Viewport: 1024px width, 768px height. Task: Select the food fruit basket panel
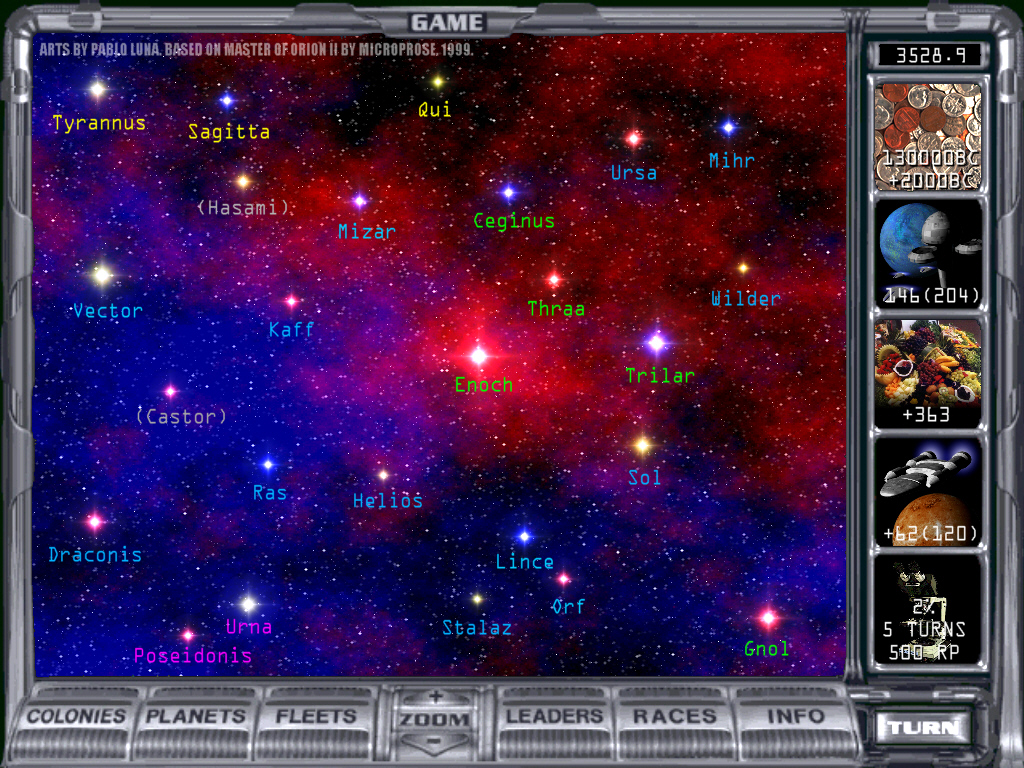click(x=928, y=373)
